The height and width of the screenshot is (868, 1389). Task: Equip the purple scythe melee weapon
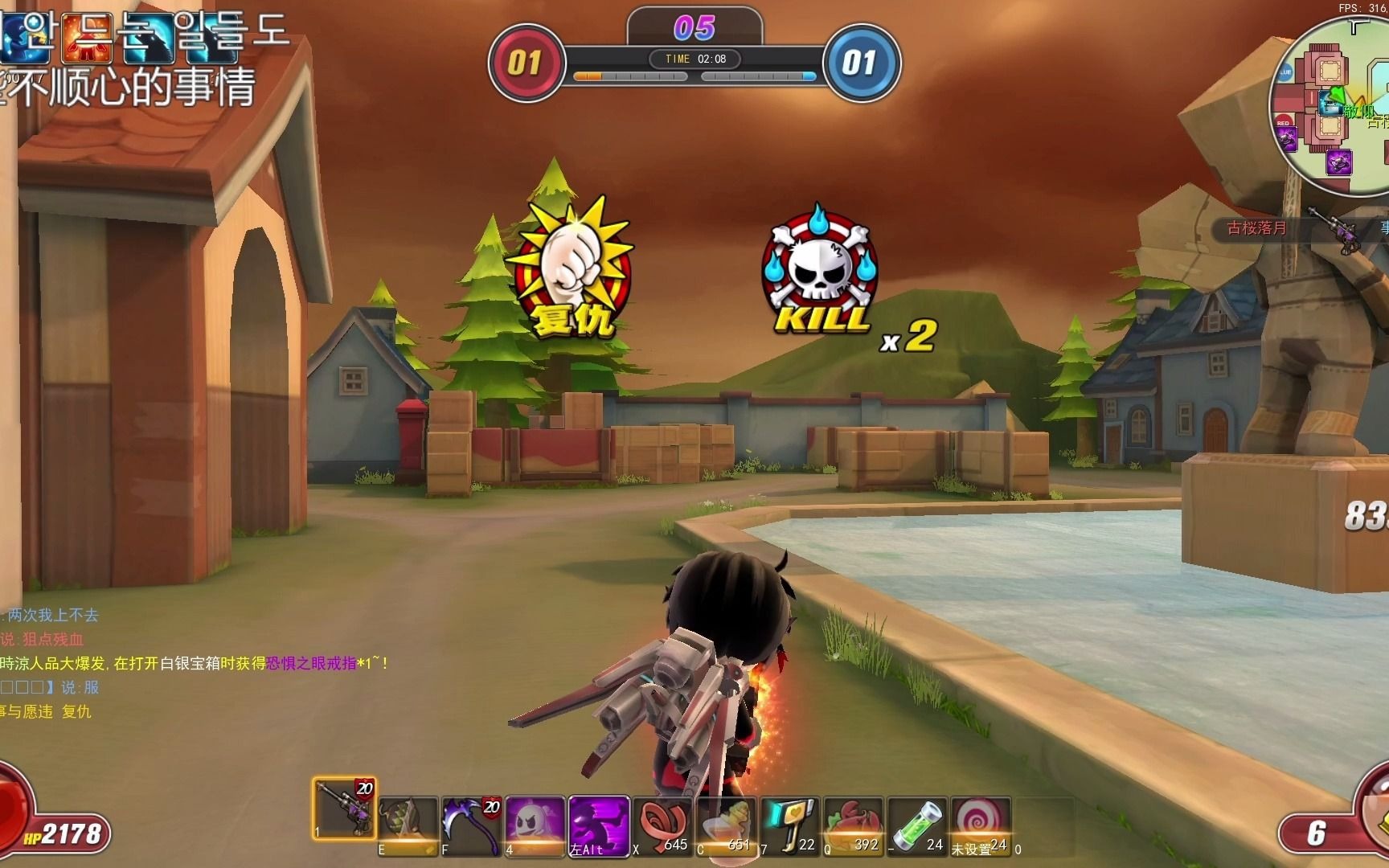[471, 825]
